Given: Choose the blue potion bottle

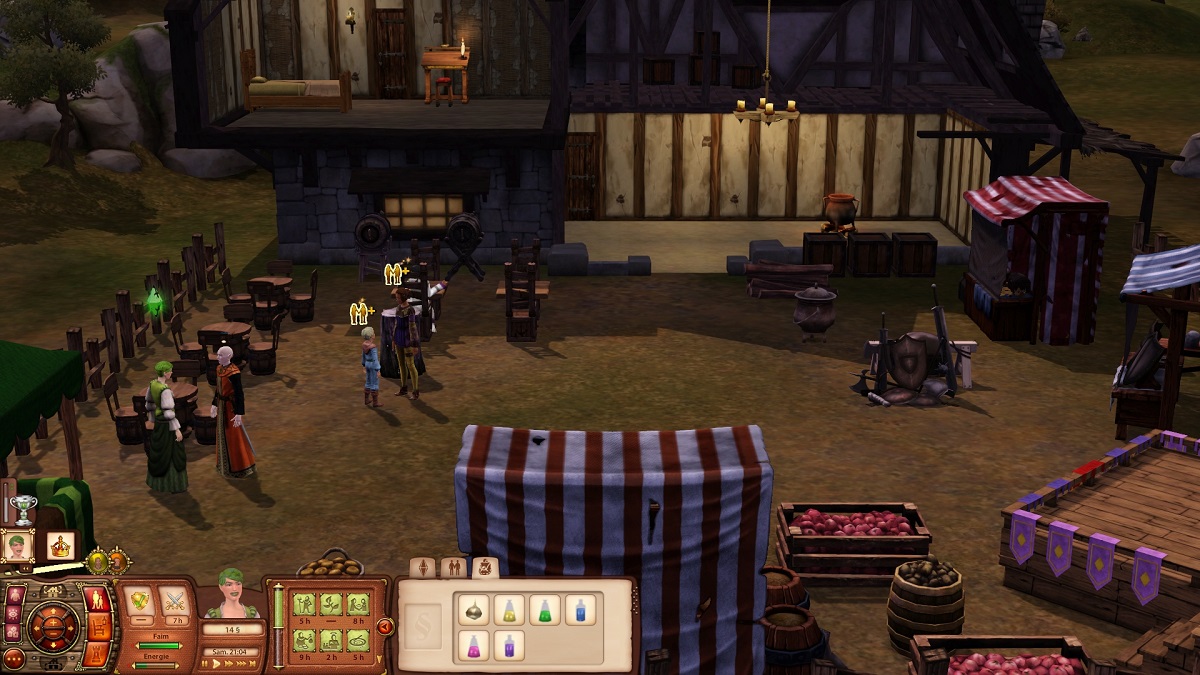Looking at the screenshot, I should 580,610.
